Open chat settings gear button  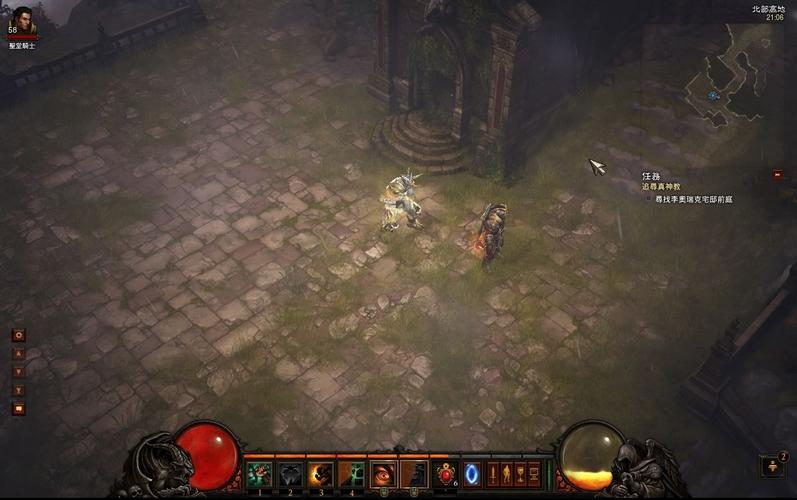coord(18,335)
